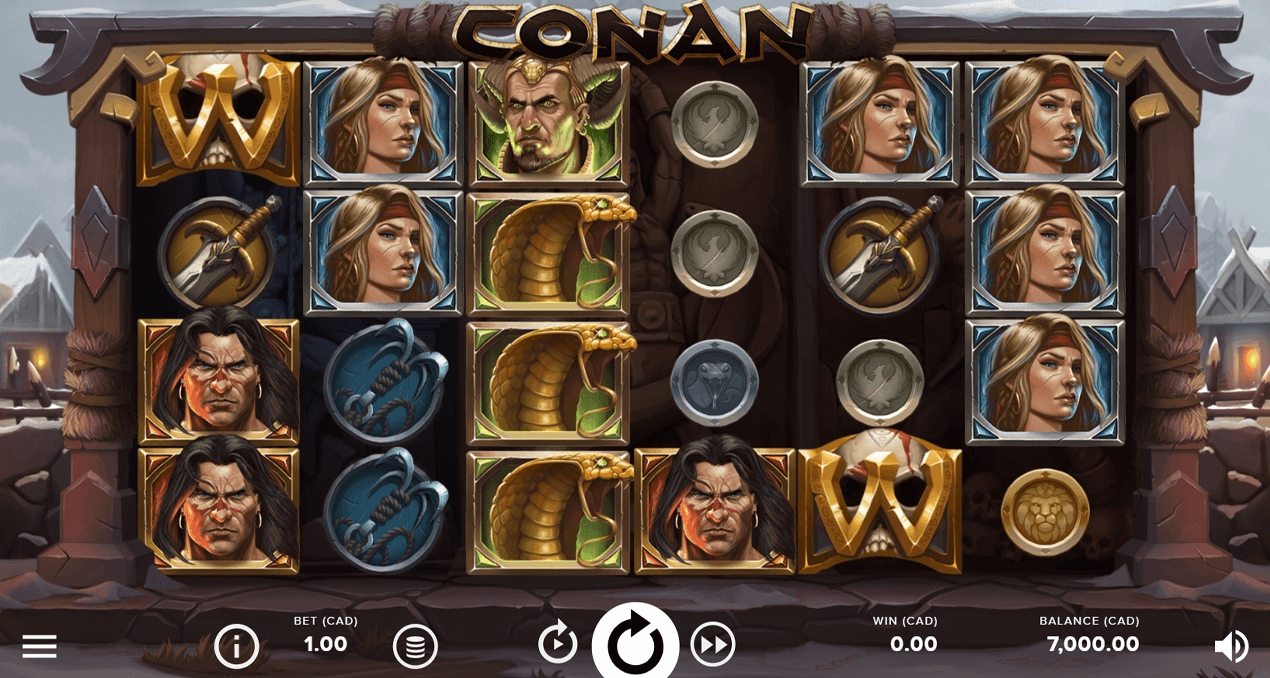Viewport: 1270px width, 678px height.
Task: Open the hamburger menu
Action: tap(39, 646)
